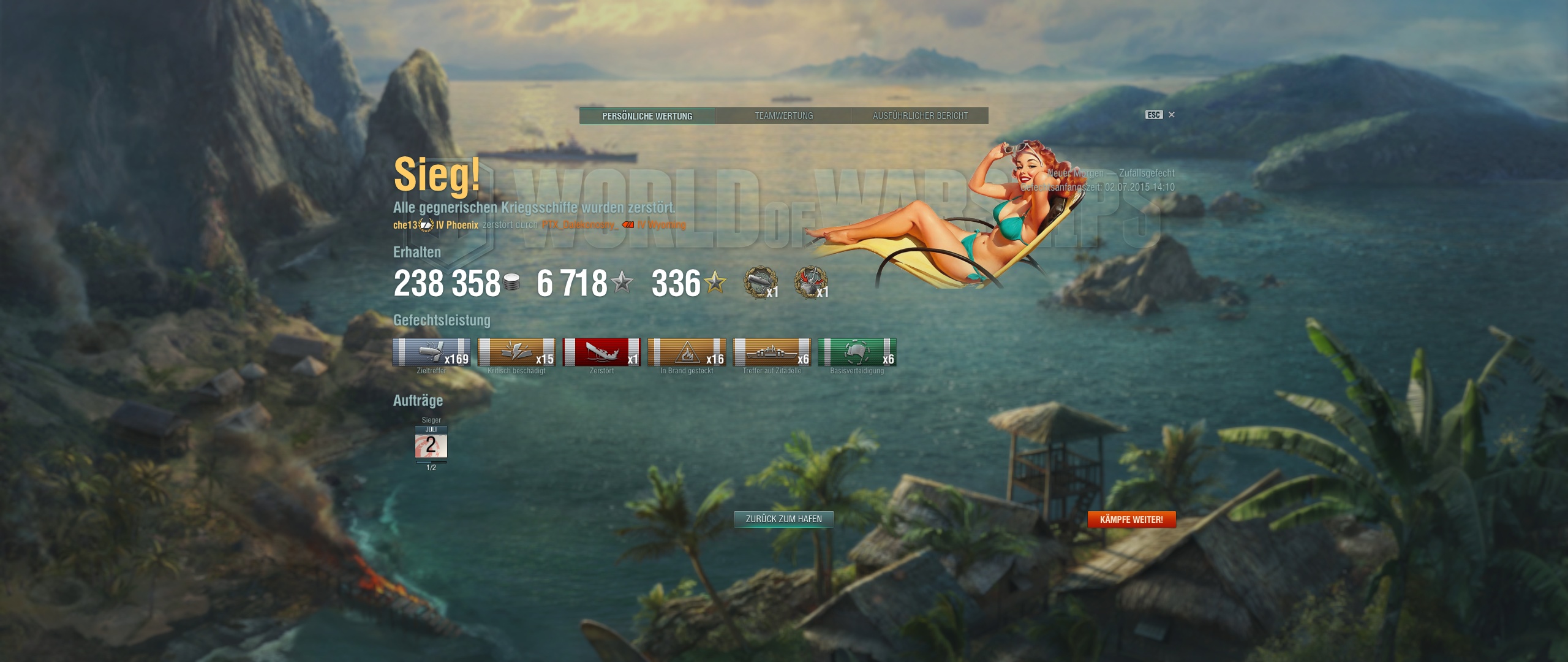Click the second achievement medal with red emblem
Image resolution: width=1568 pixels, height=662 pixels.
(x=810, y=283)
